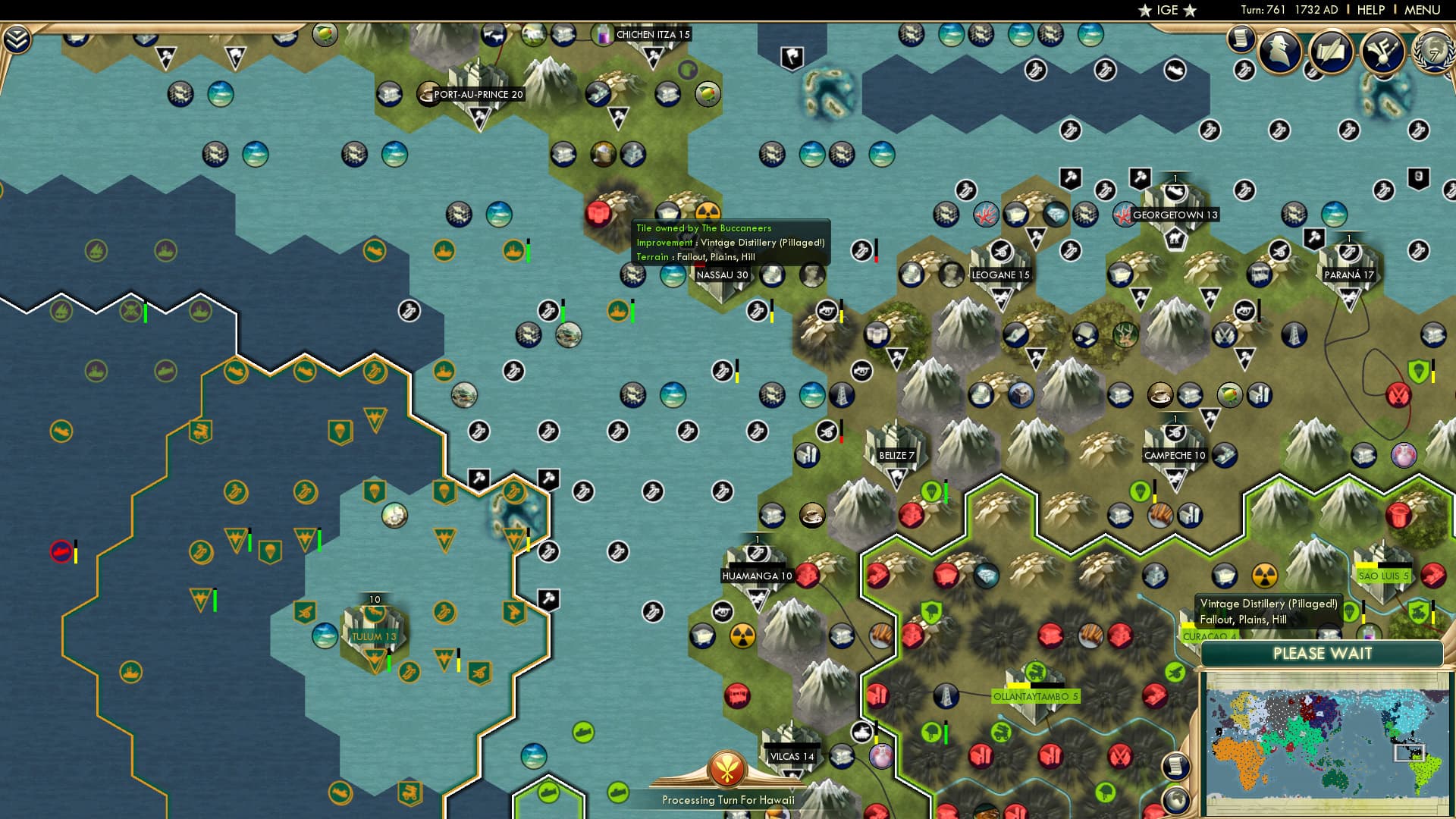Click the deer resource icon east of Leogane
The width and height of the screenshot is (1456, 819).
1127,335
